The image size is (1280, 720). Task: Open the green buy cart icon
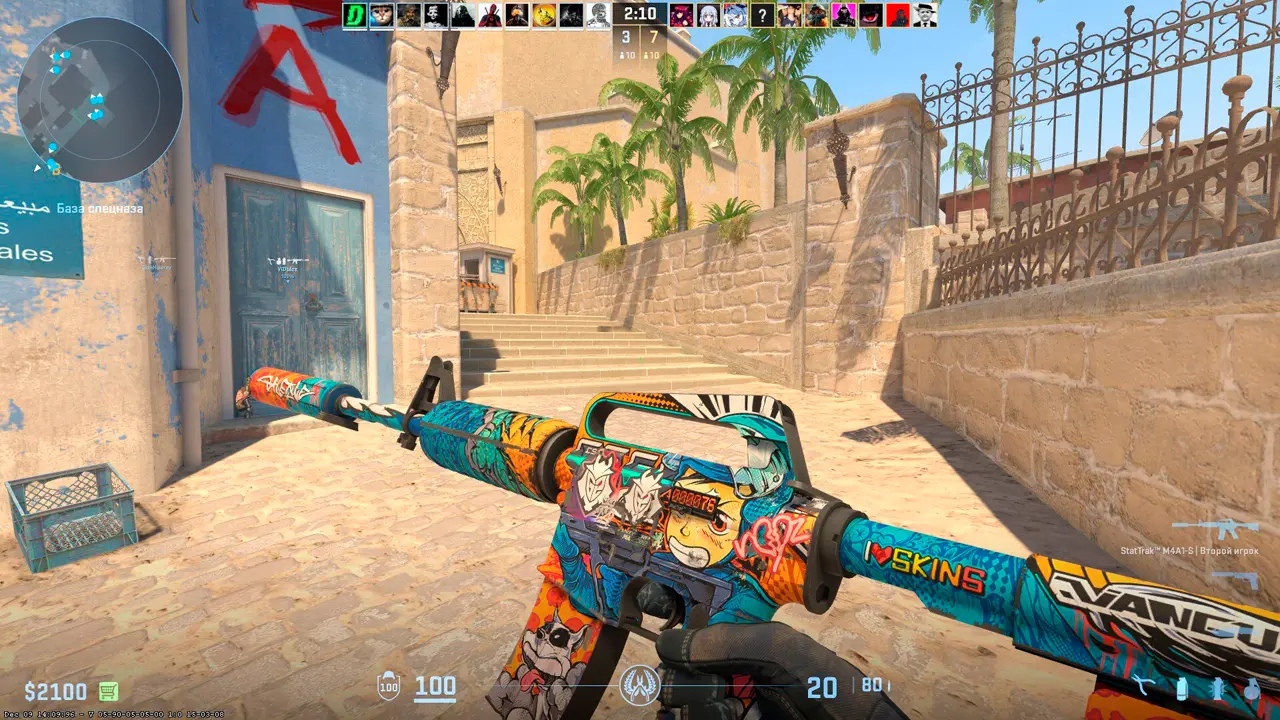[108, 691]
